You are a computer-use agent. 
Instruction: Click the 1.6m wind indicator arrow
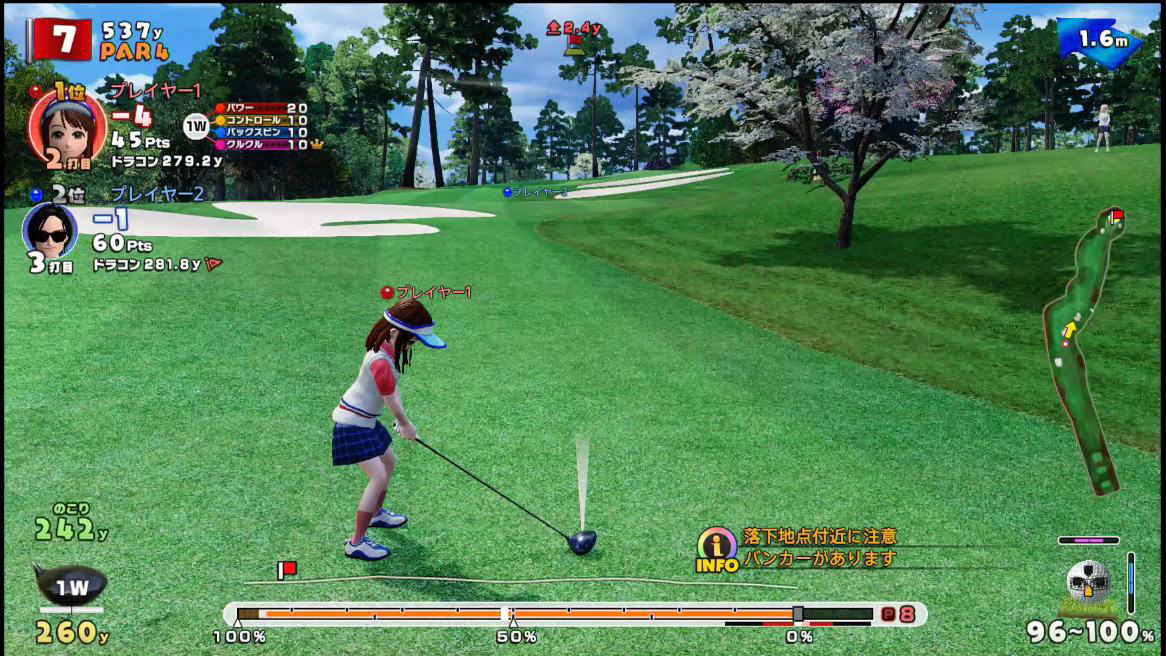(1100, 42)
